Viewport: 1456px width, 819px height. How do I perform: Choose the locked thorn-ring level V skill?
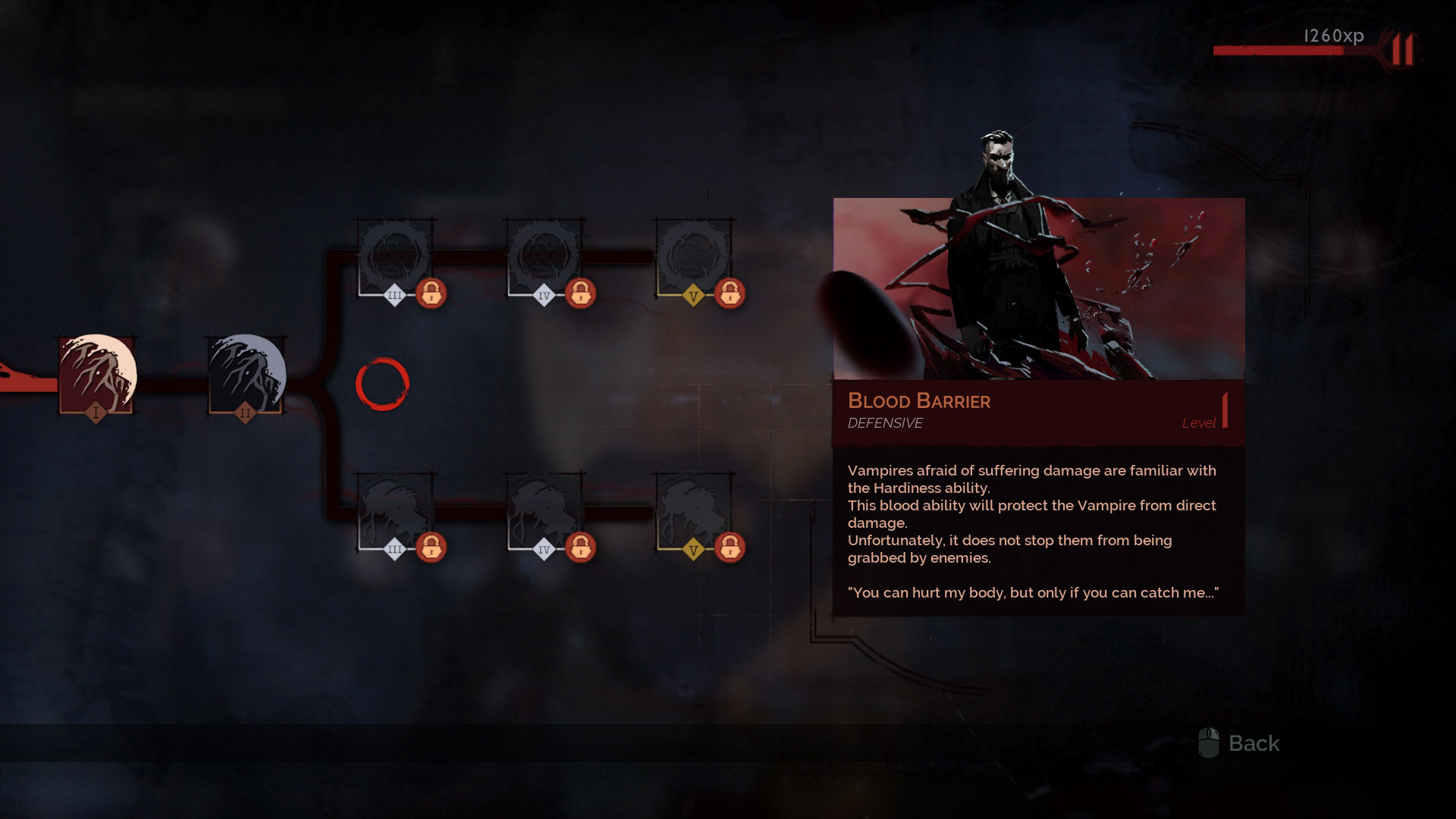[693, 258]
